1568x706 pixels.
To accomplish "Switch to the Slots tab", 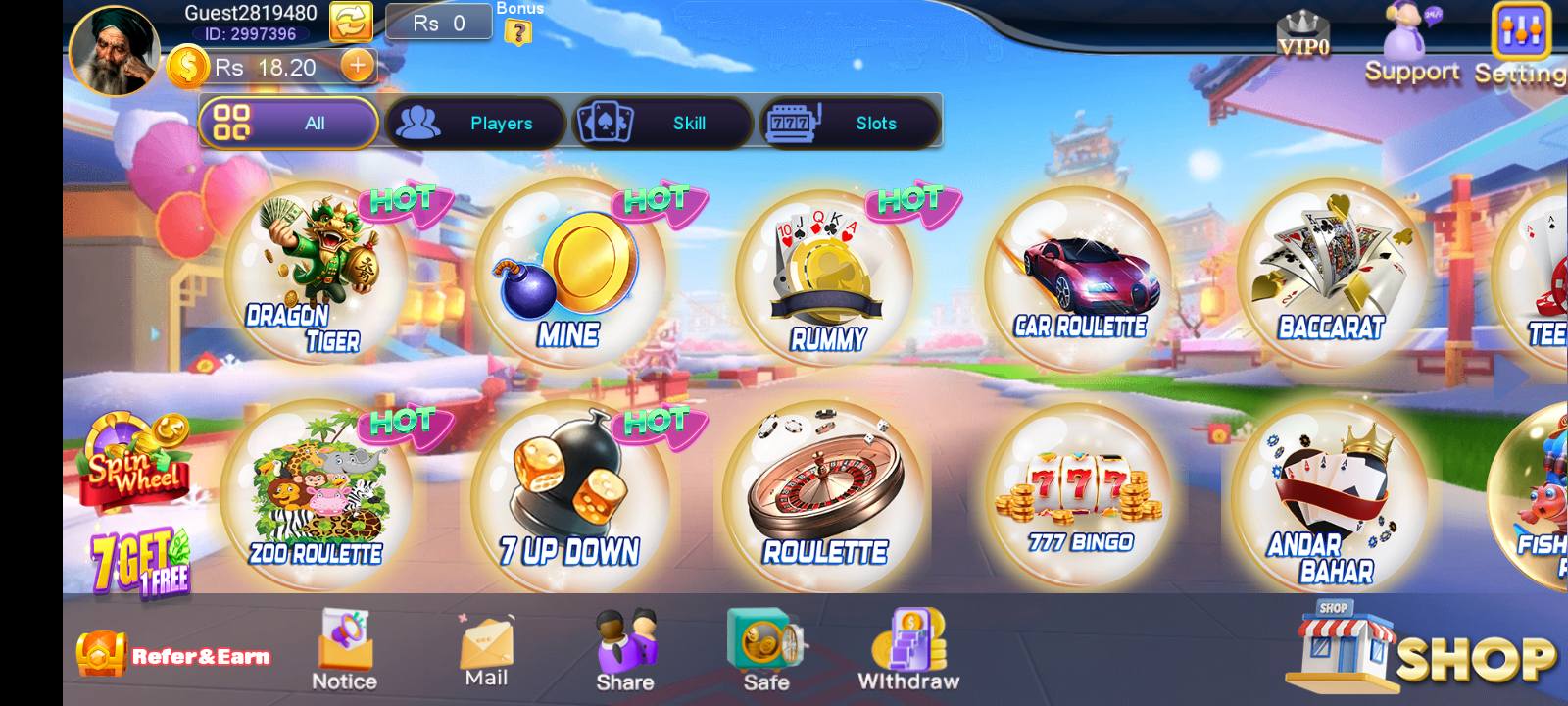I will [x=851, y=123].
